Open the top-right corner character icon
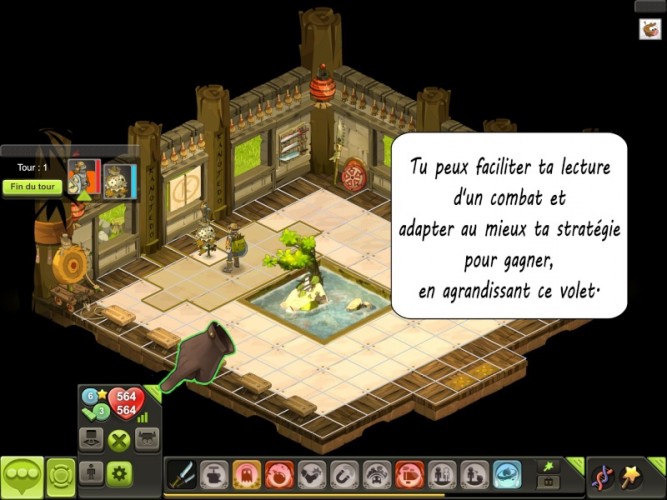 pos(650,30)
